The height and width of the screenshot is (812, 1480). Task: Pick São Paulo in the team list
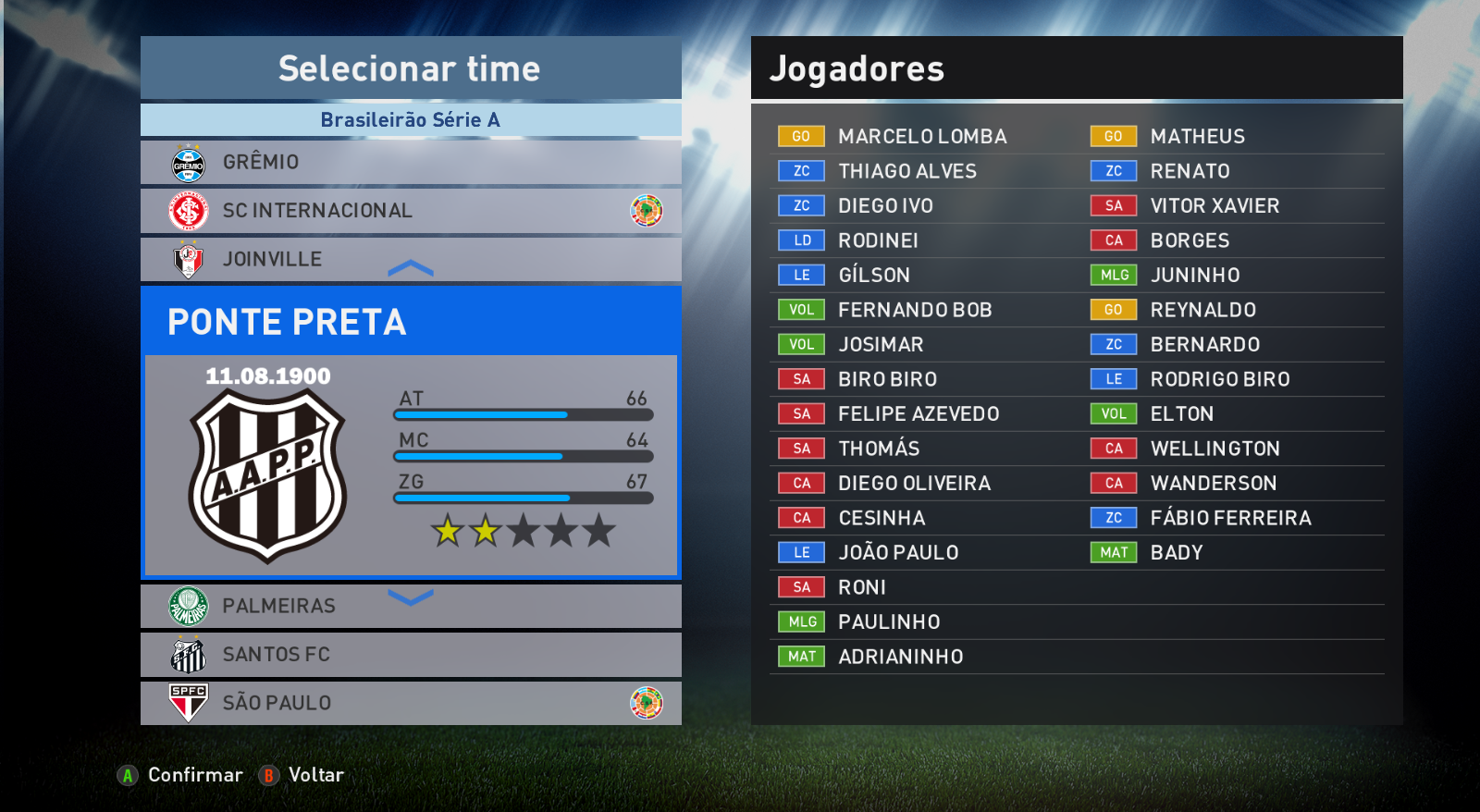[x=410, y=703]
